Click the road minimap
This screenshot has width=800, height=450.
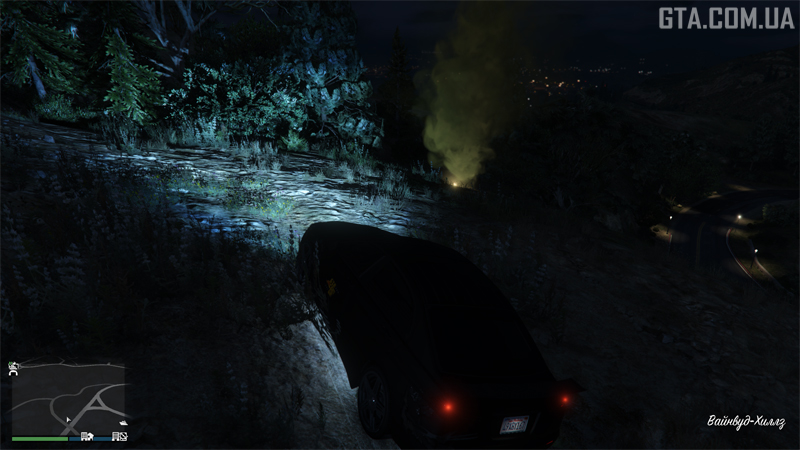(x=68, y=397)
